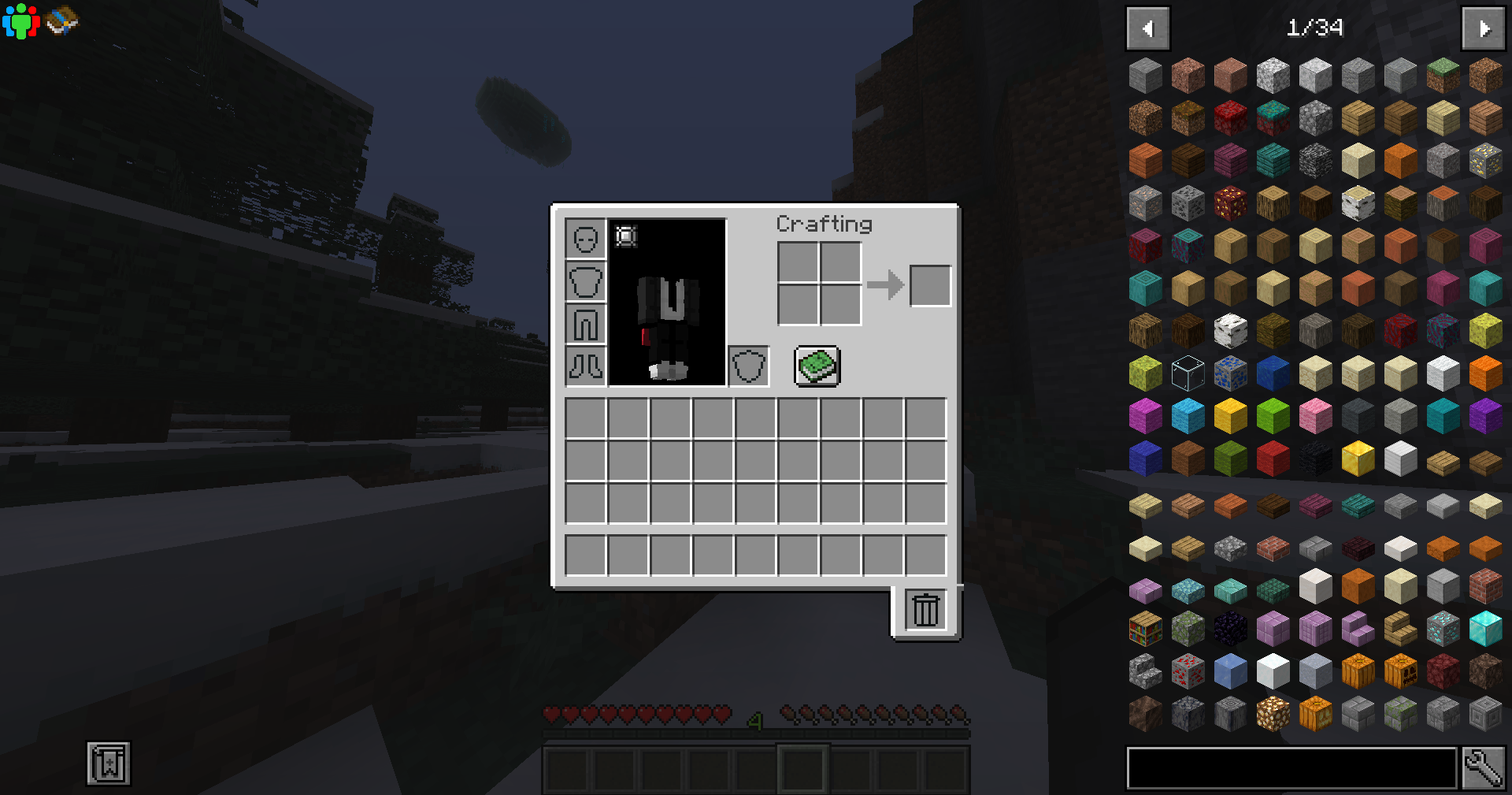This screenshot has height=795, width=1512.
Task: Click the offhand shield slot icon
Action: pos(748,365)
